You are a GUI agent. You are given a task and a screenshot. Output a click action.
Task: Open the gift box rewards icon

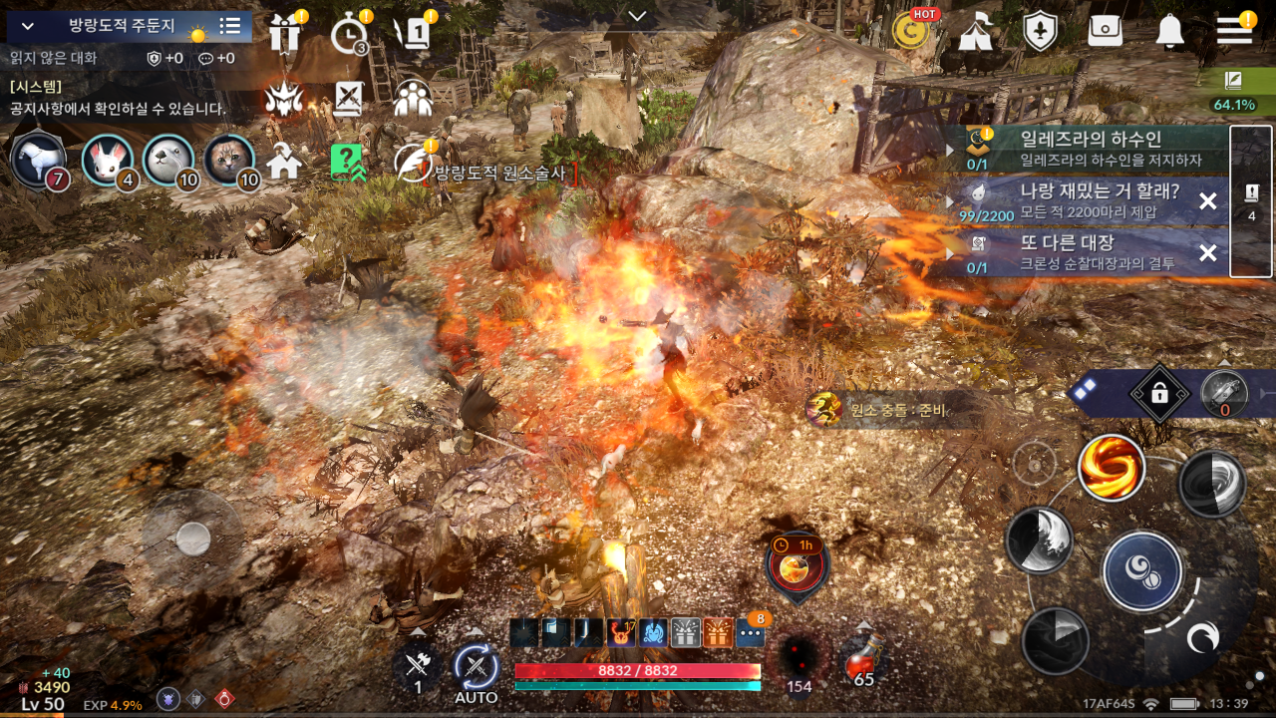point(285,33)
